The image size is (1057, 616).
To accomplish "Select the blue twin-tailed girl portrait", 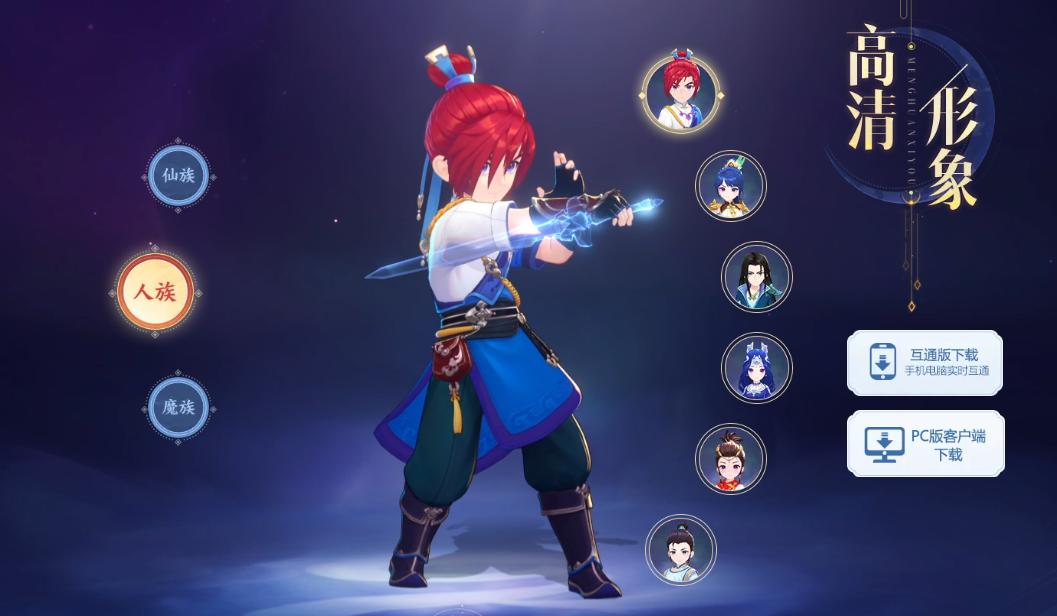I will tap(756, 368).
